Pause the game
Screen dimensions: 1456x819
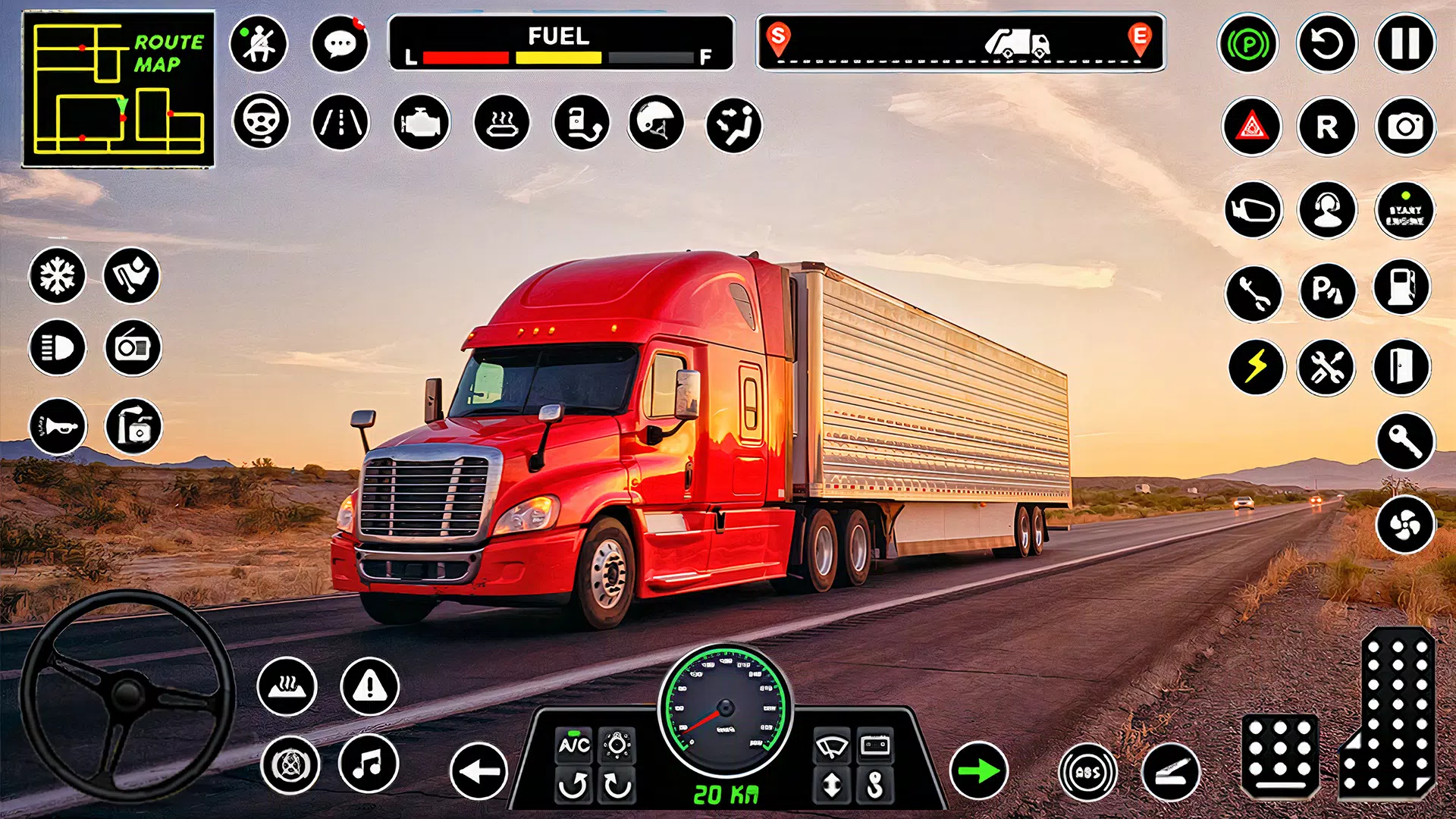(x=1404, y=44)
